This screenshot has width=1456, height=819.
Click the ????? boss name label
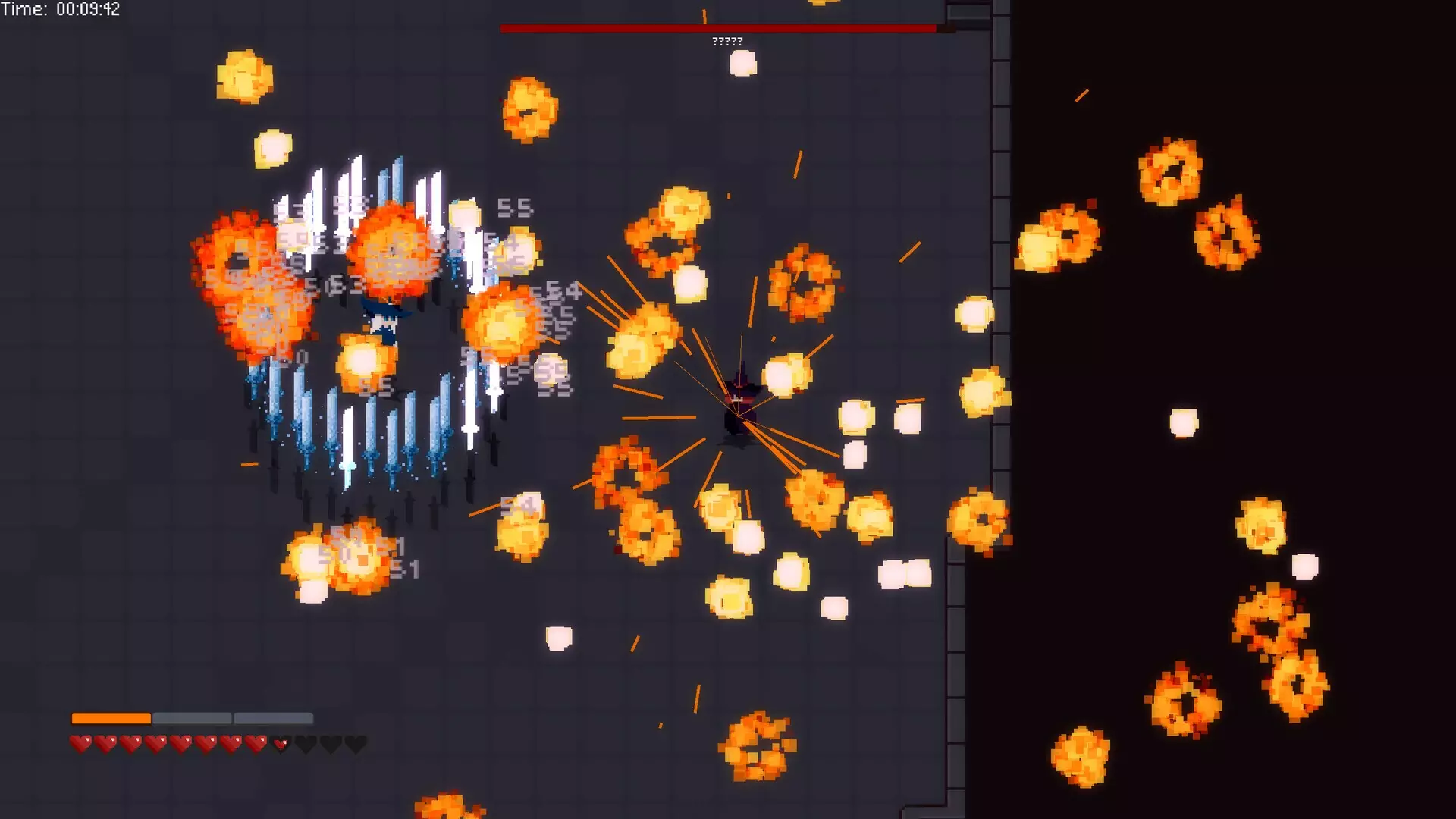click(726, 42)
